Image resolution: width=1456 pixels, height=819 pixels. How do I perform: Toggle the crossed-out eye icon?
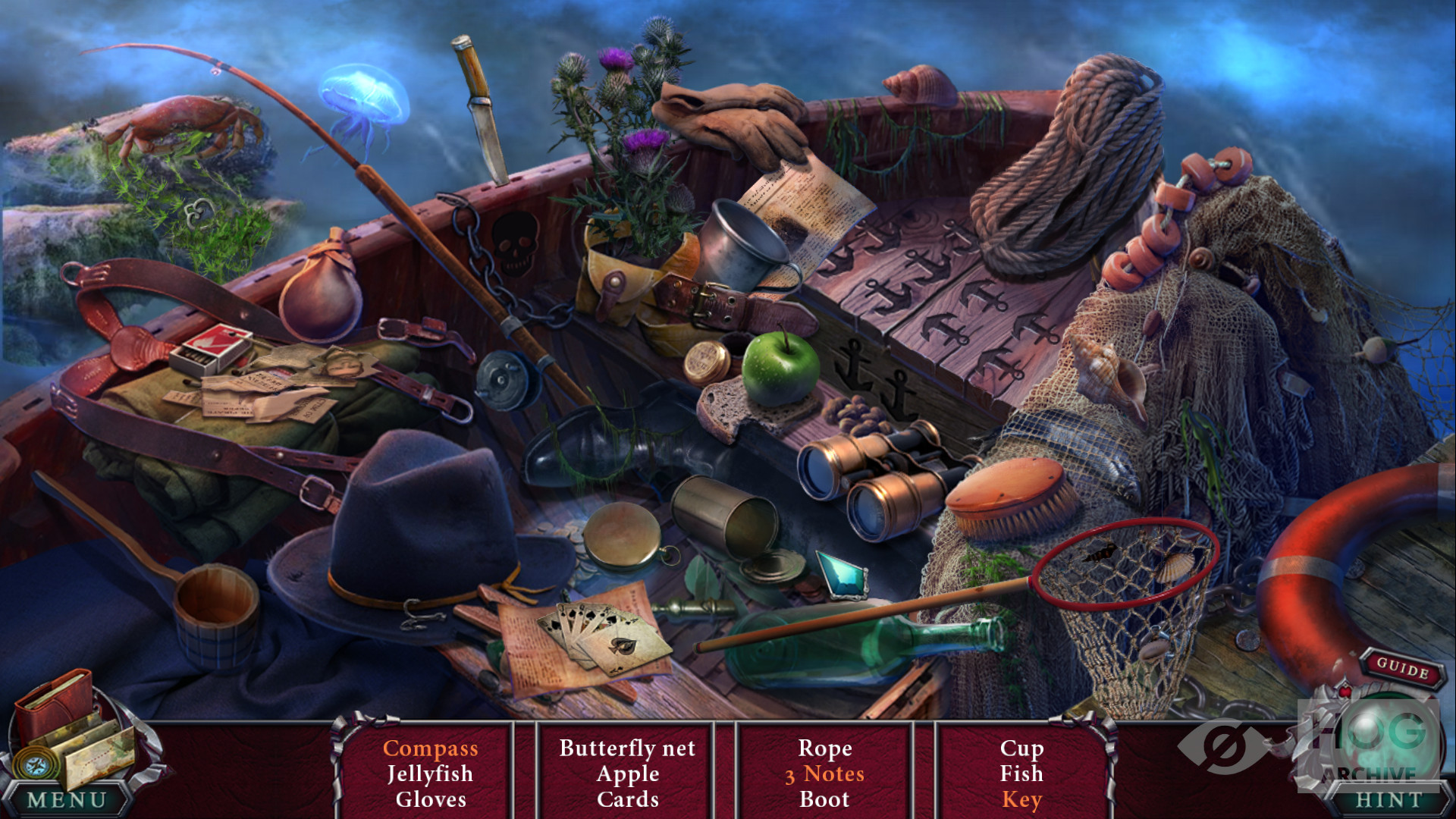[x=1221, y=747]
